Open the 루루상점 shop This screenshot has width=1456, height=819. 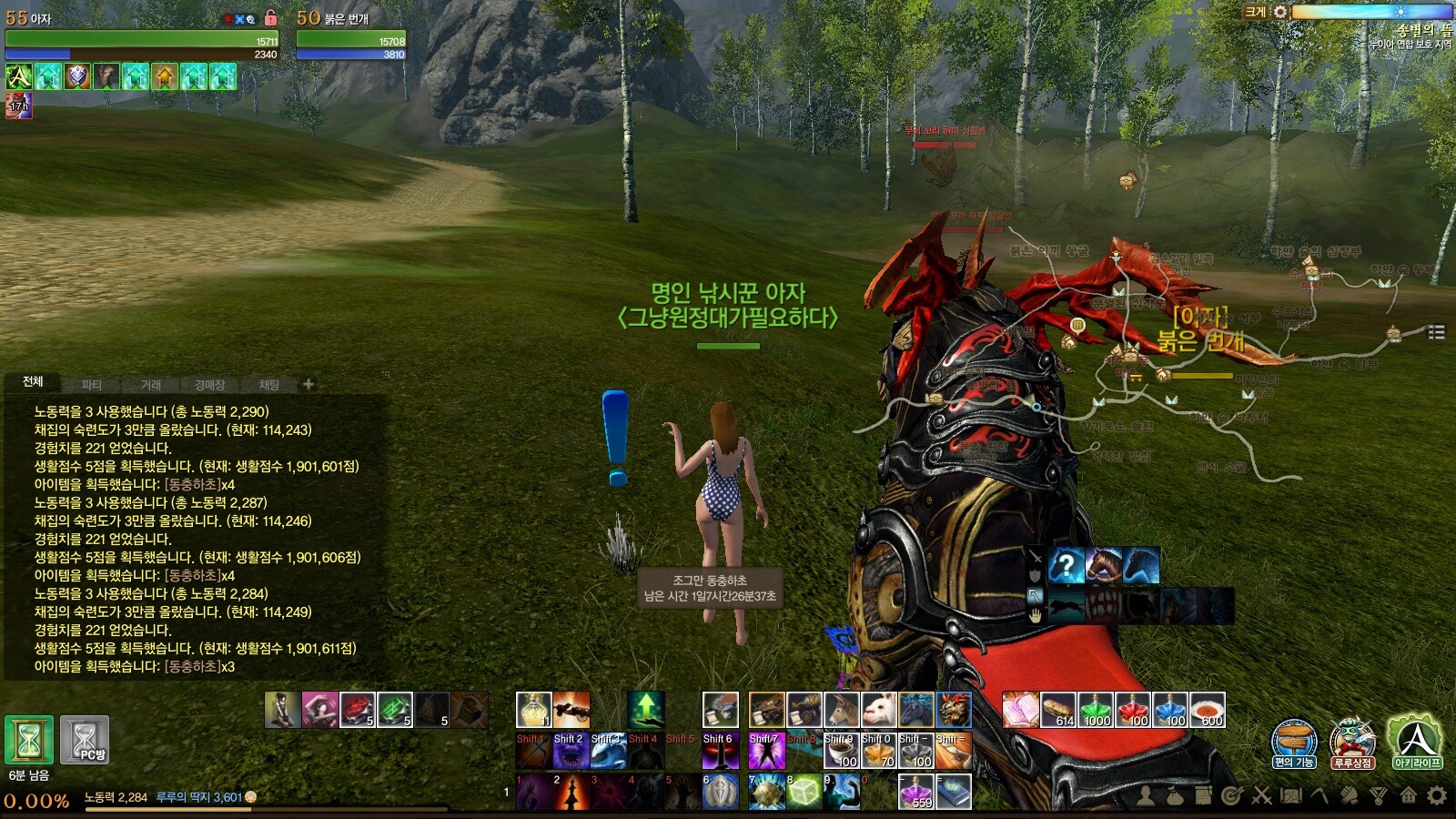pos(1352,741)
